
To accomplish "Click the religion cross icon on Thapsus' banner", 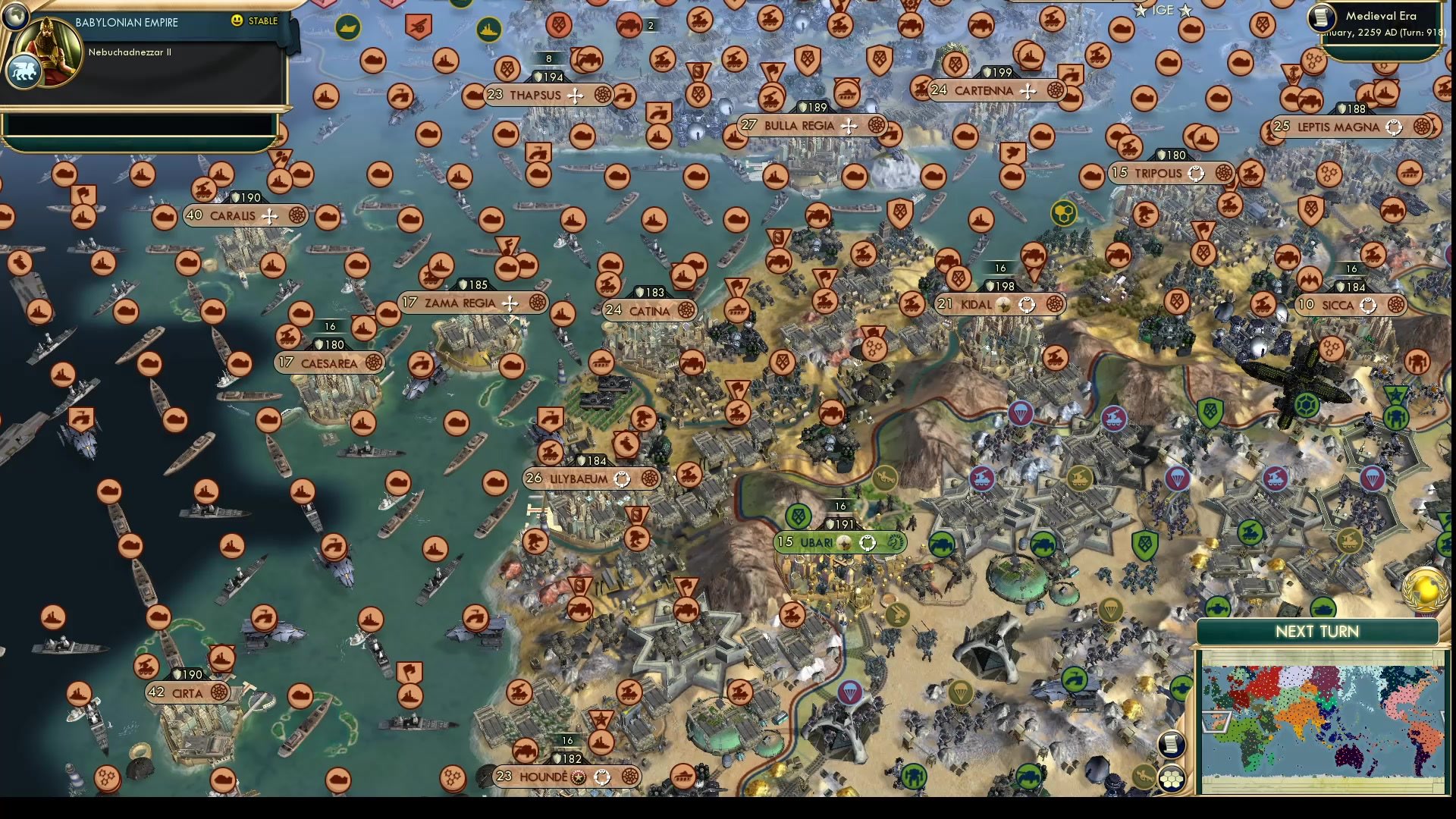I will (576, 96).
